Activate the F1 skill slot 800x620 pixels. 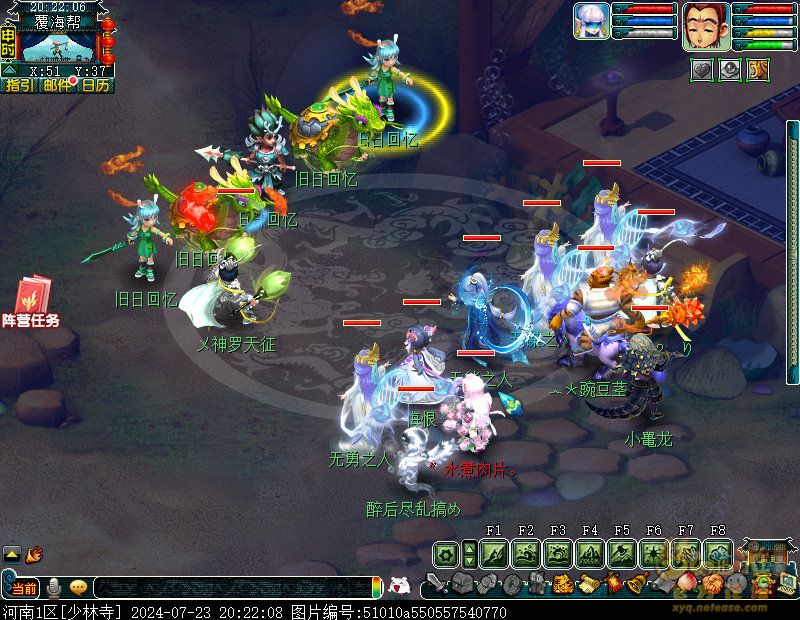pos(494,553)
